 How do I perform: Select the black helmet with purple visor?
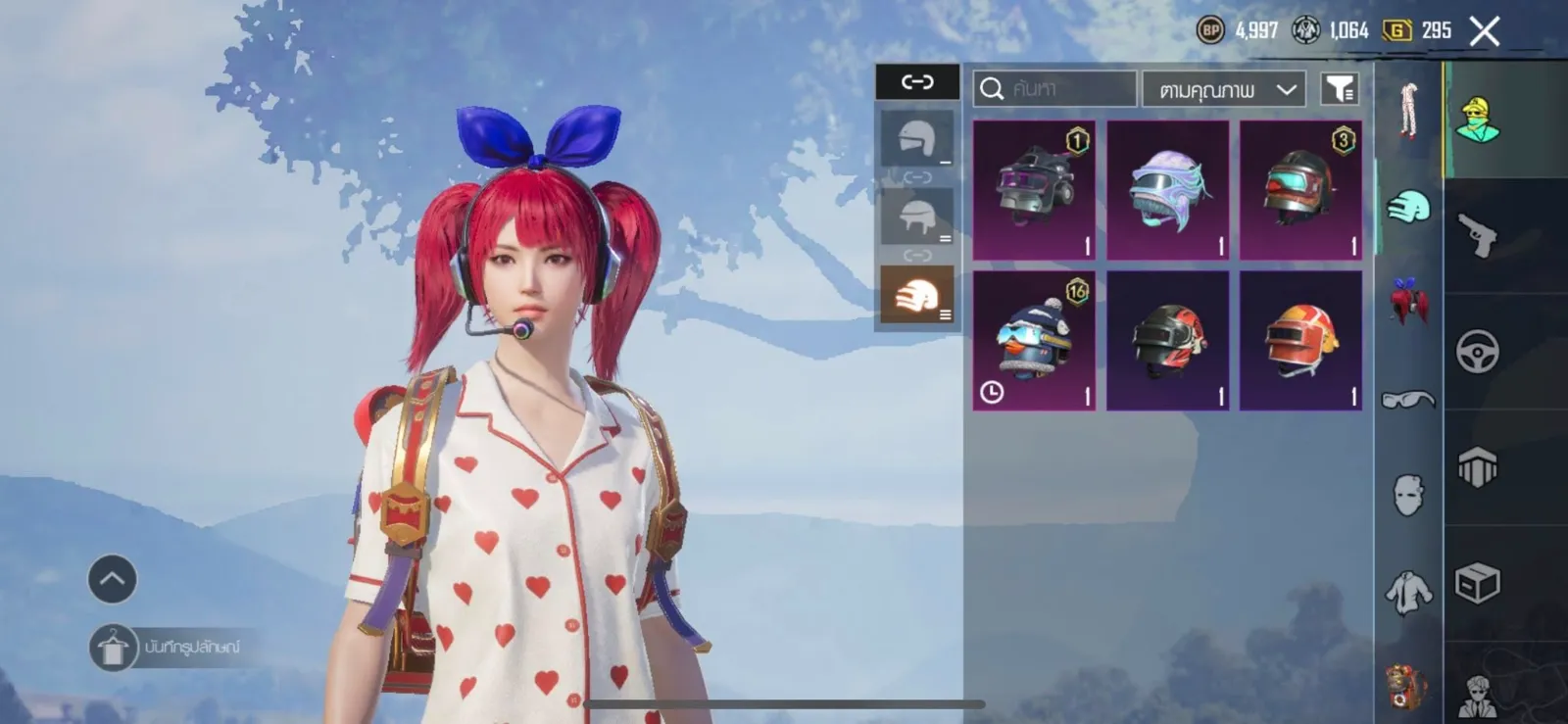click(x=1034, y=190)
